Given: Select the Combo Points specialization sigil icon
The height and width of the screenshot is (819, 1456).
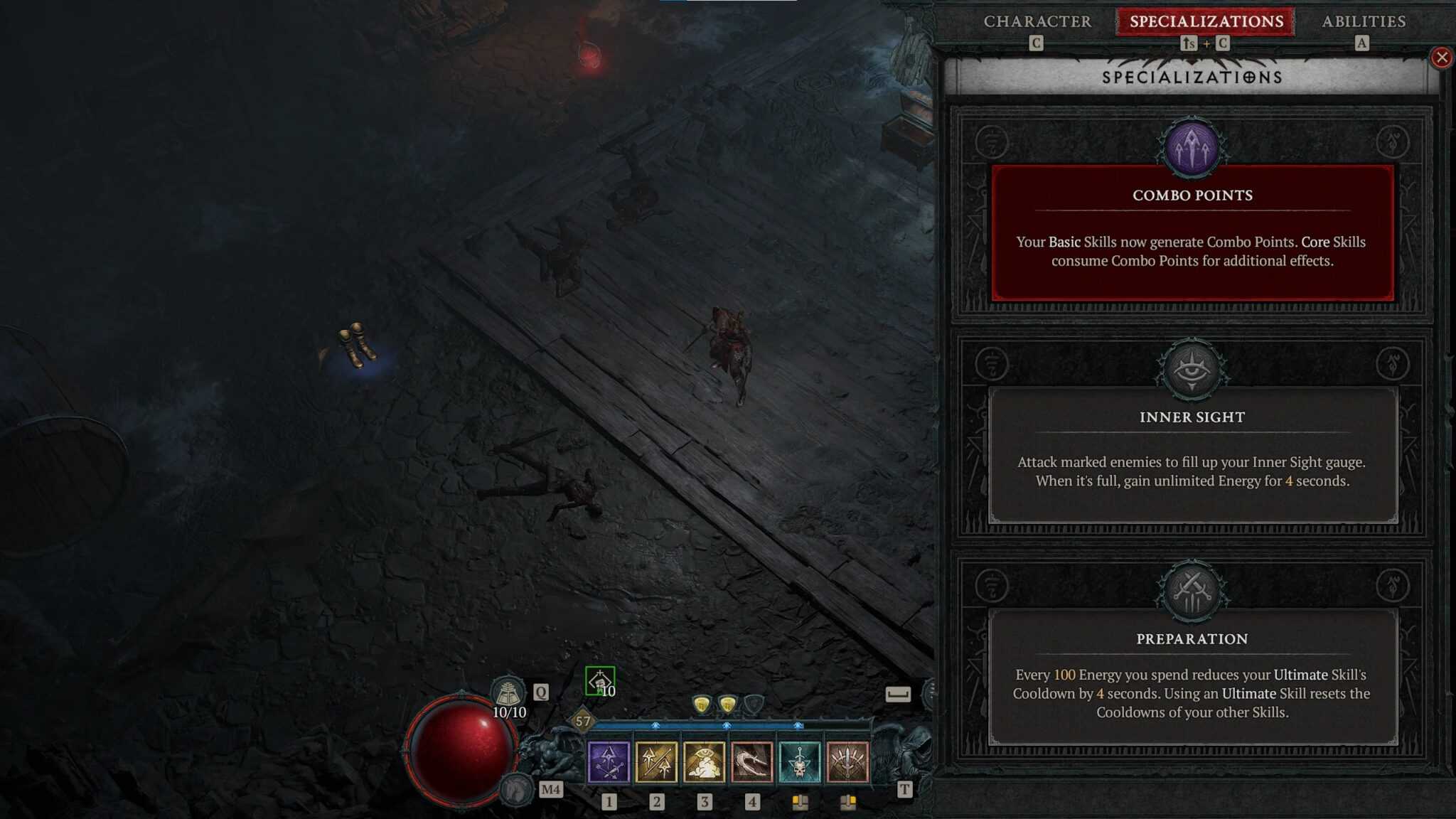Looking at the screenshot, I should [1193, 146].
